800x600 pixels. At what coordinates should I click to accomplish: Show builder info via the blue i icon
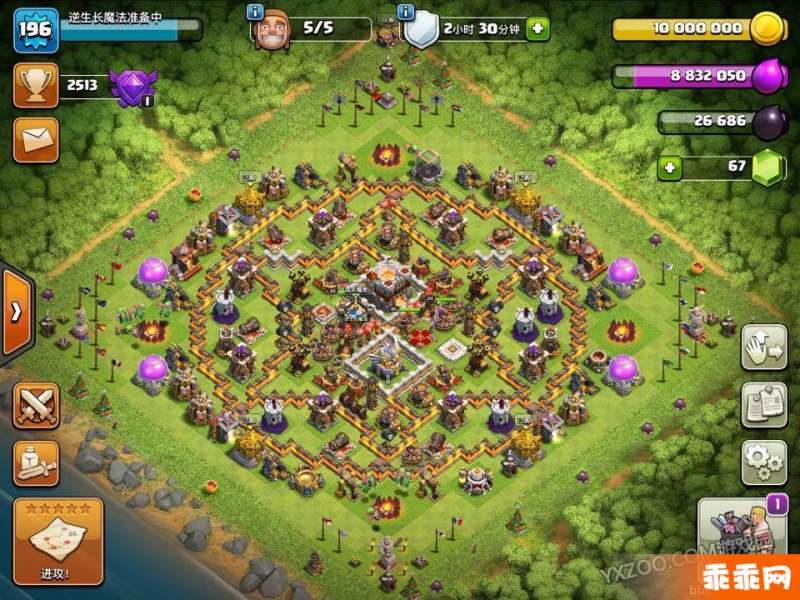255,12
